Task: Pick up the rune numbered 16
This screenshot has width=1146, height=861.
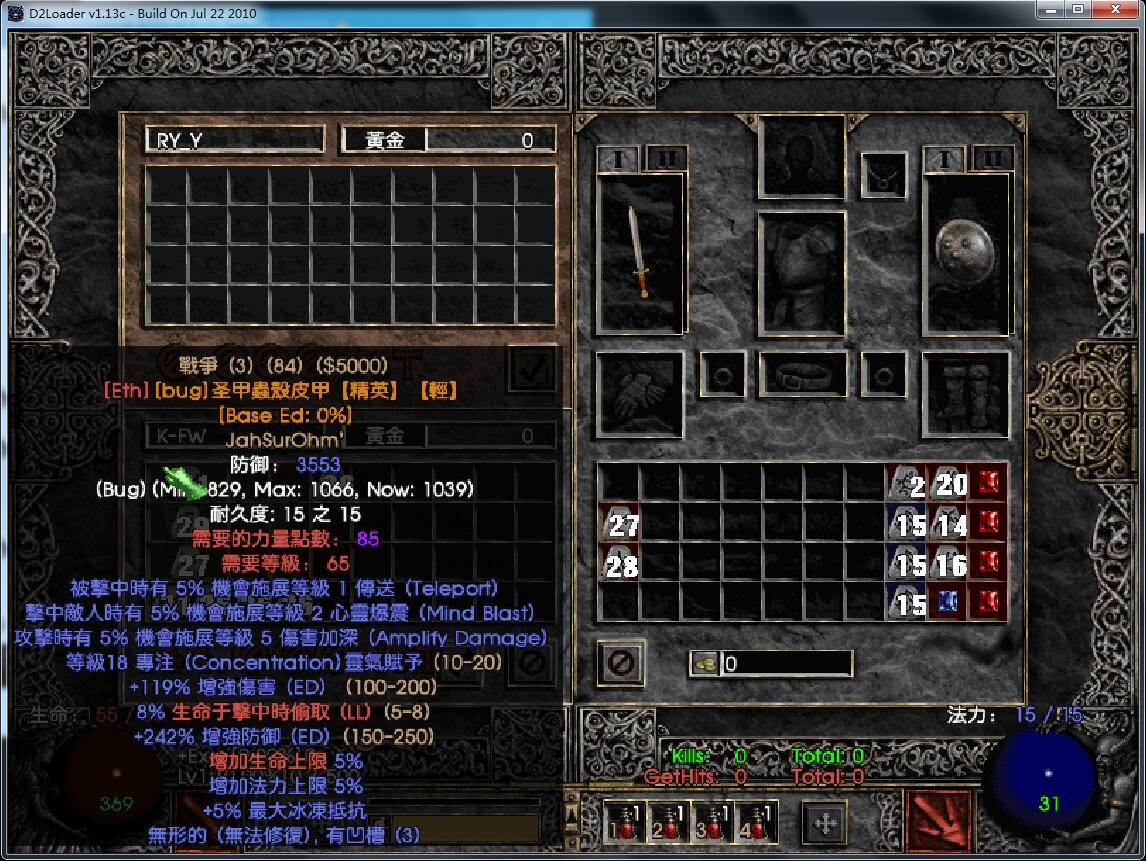Action: pos(946,564)
